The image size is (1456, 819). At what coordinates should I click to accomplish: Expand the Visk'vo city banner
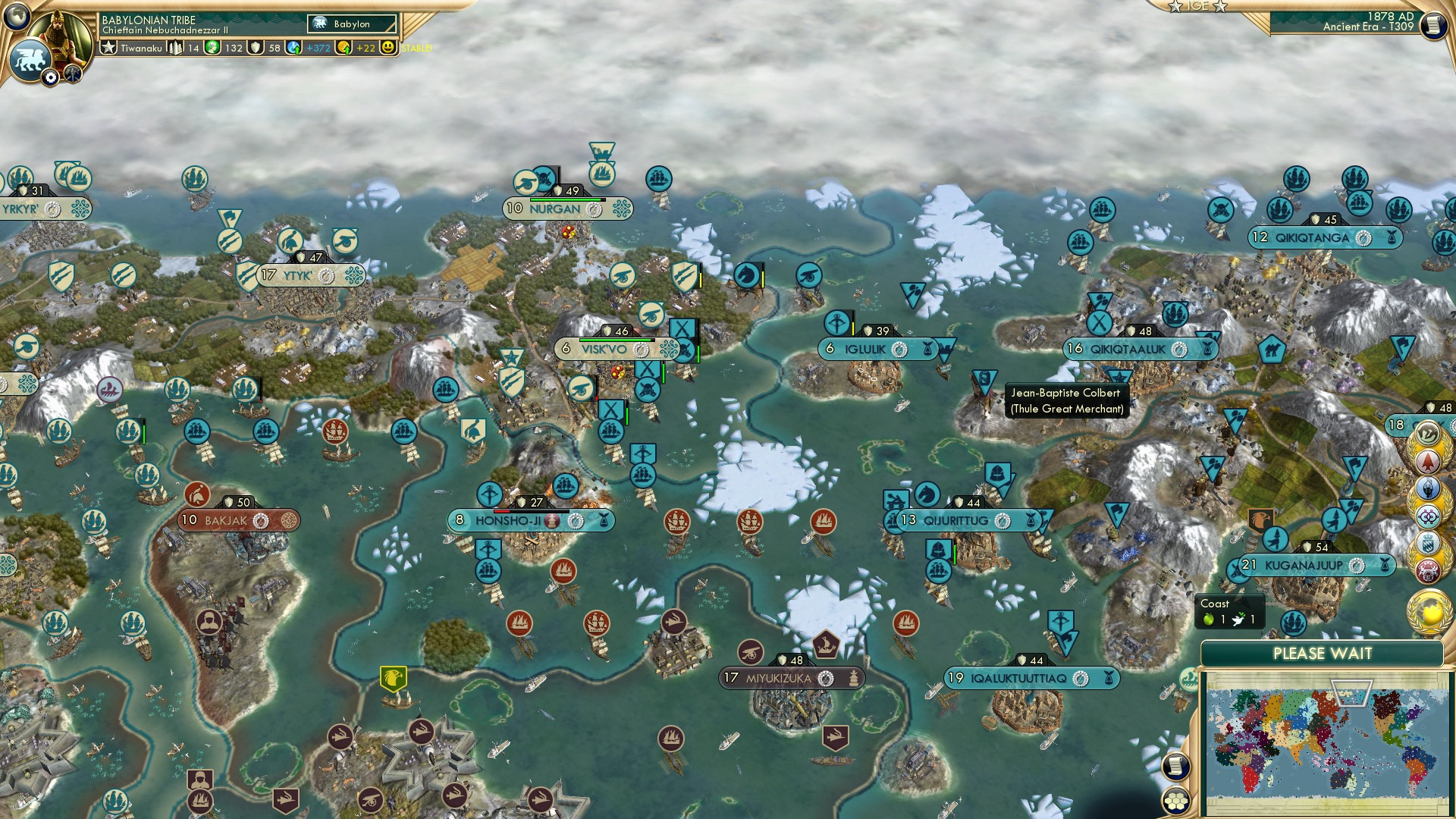coord(607,349)
